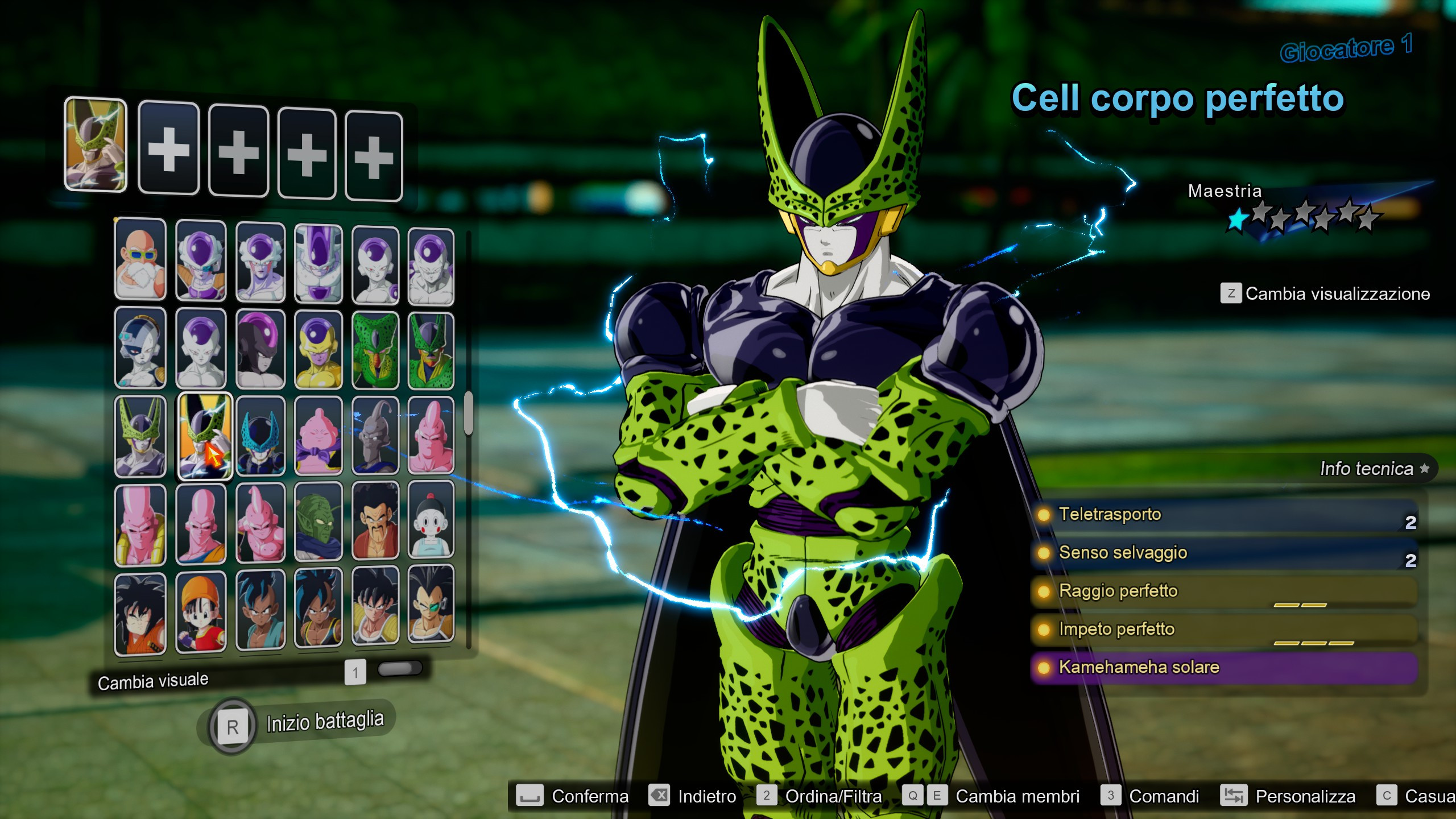Screen dimensions: 1456x819
Task: Select Master Roshi character portrait
Action: click(x=140, y=259)
